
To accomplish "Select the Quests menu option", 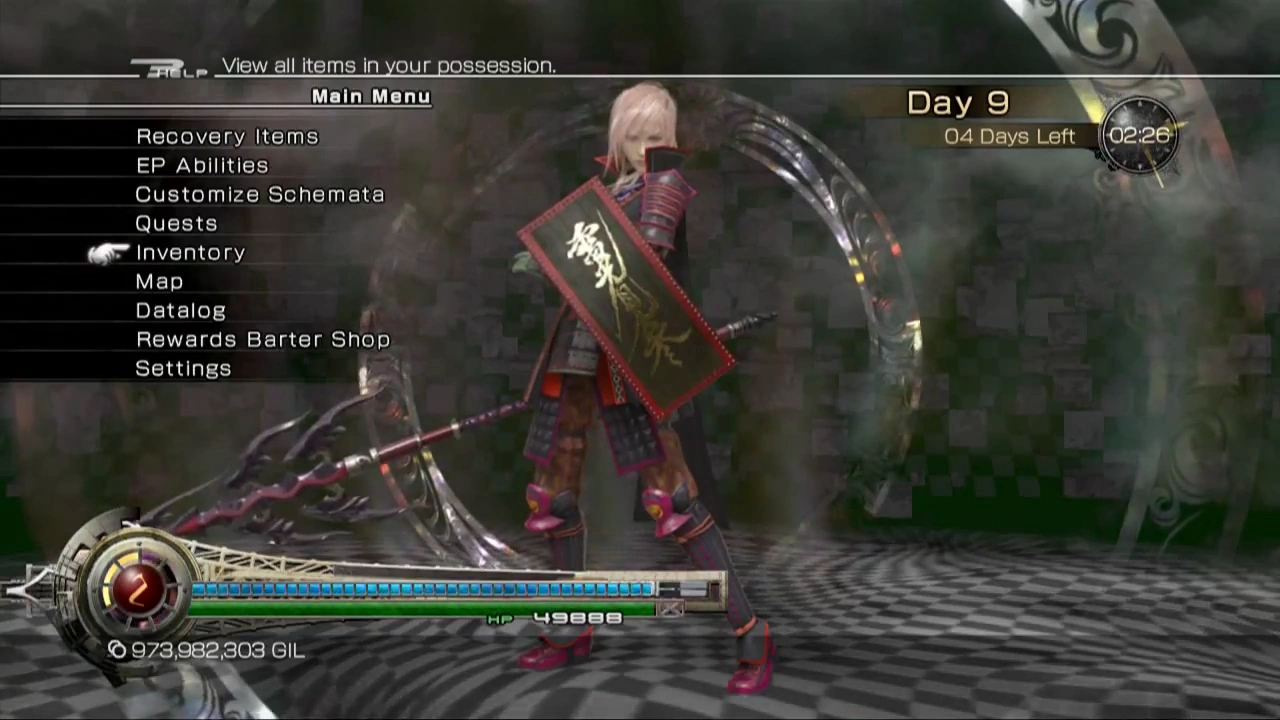I will click(x=176, y=223).
